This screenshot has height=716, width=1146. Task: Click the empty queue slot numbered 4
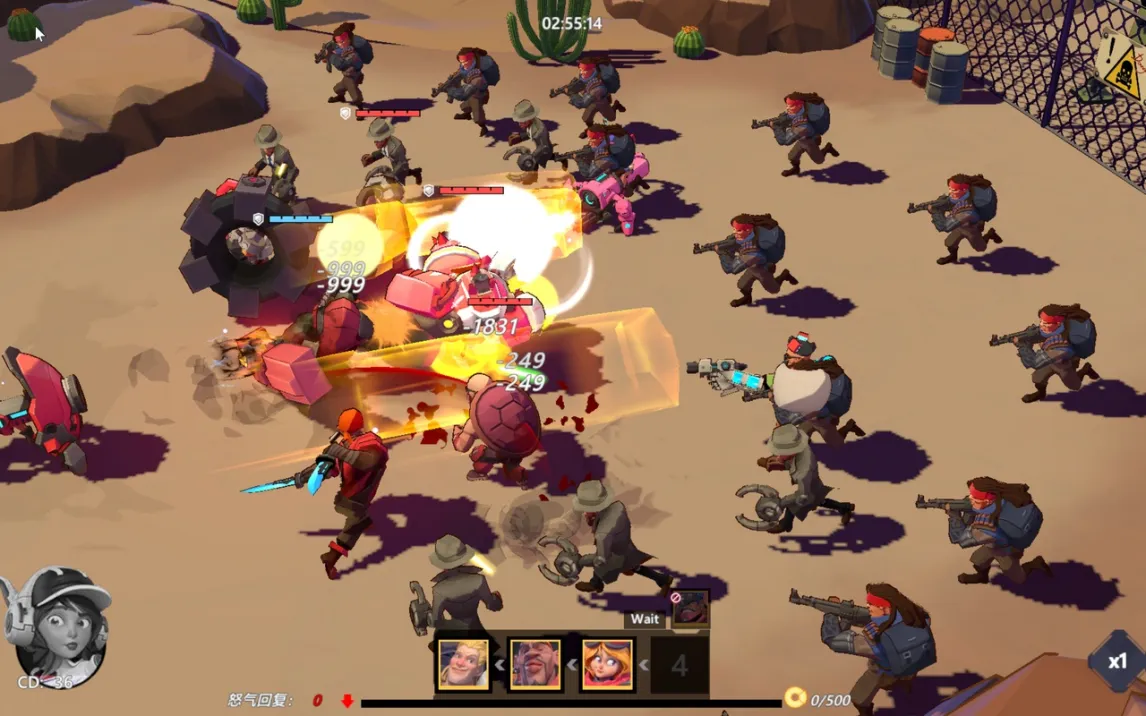tap(680, 665)
